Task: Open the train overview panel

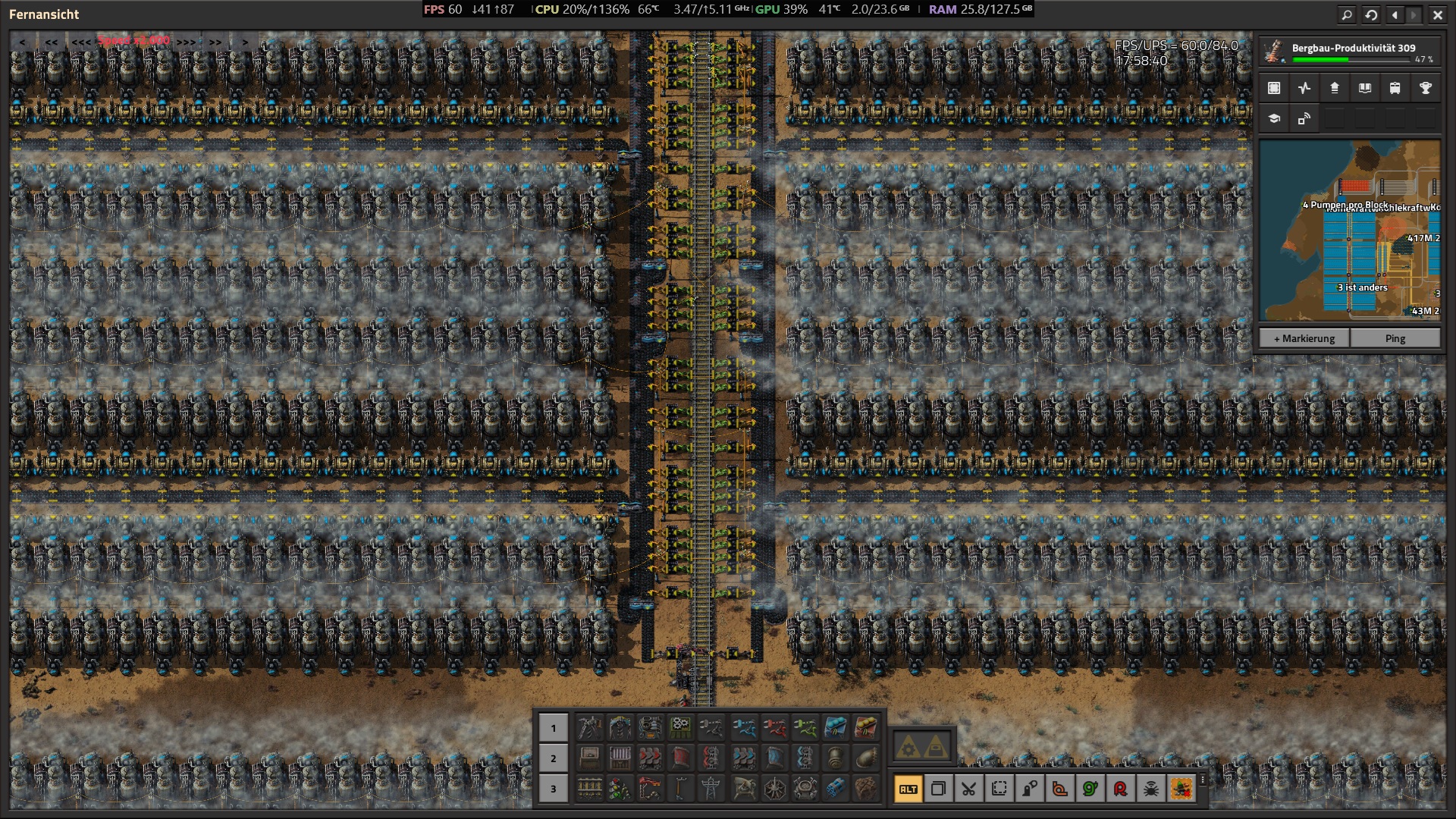Action: click(1395, 88)
